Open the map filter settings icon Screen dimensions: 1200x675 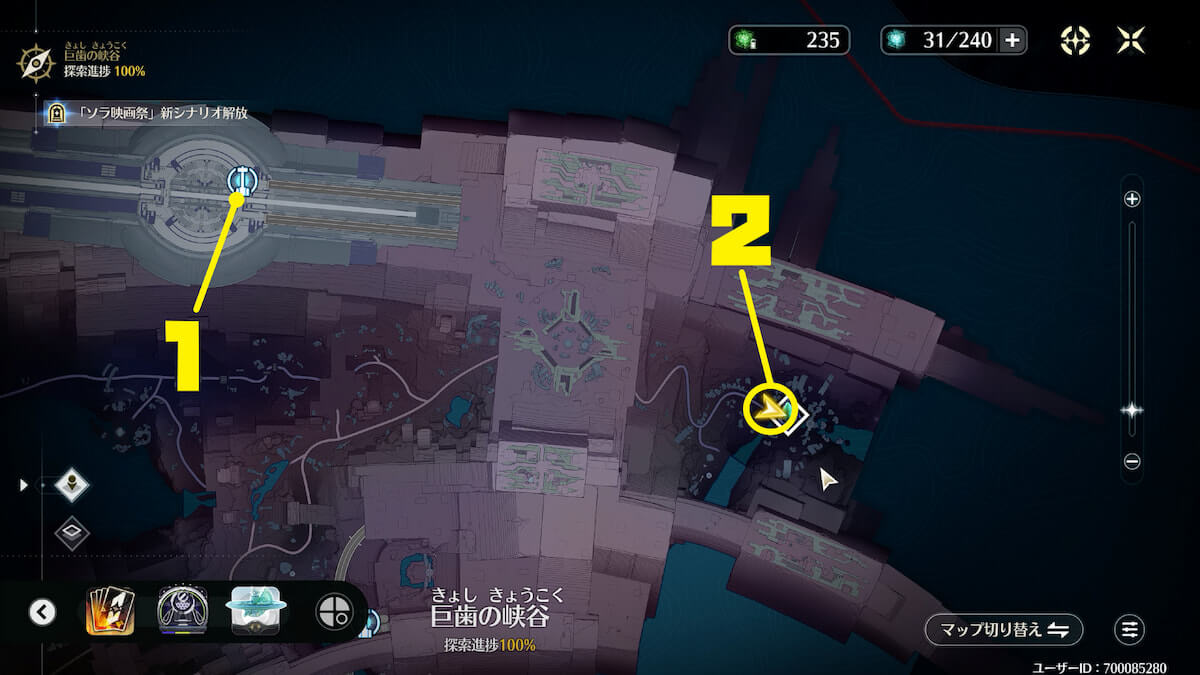point(1129,629)
